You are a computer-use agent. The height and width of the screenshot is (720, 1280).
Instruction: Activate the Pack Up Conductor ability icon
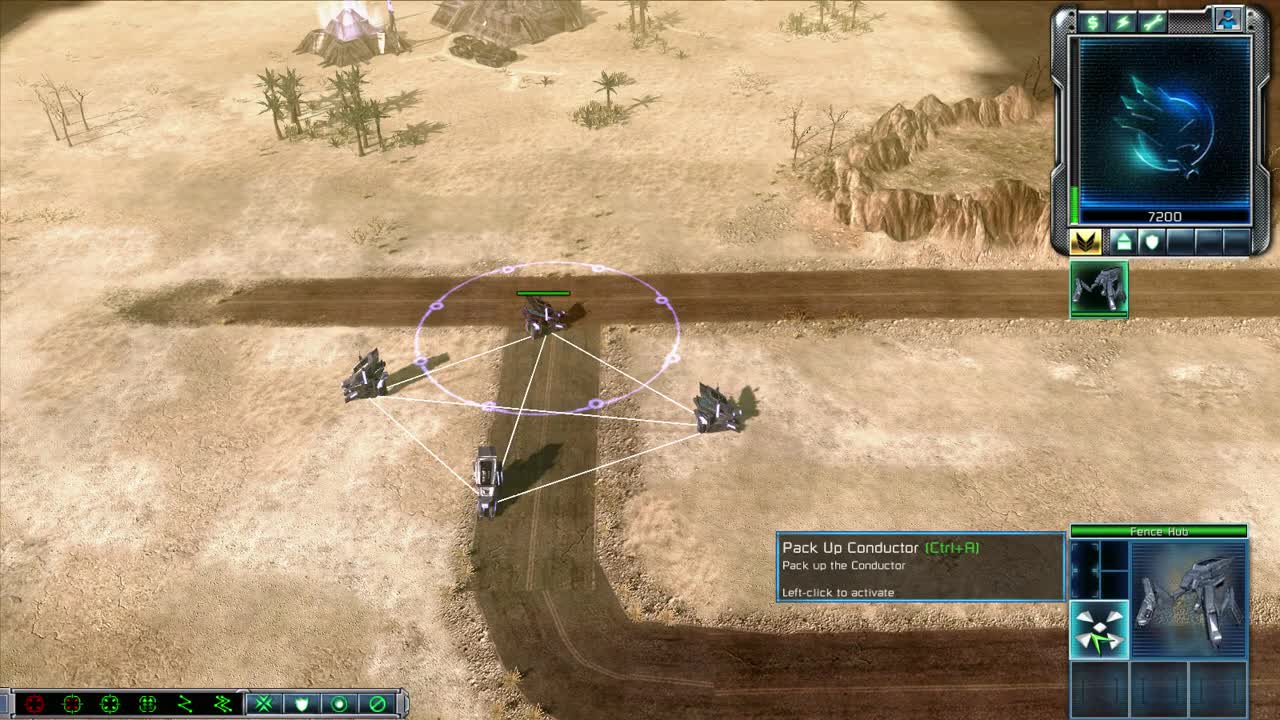[1098, 630]
